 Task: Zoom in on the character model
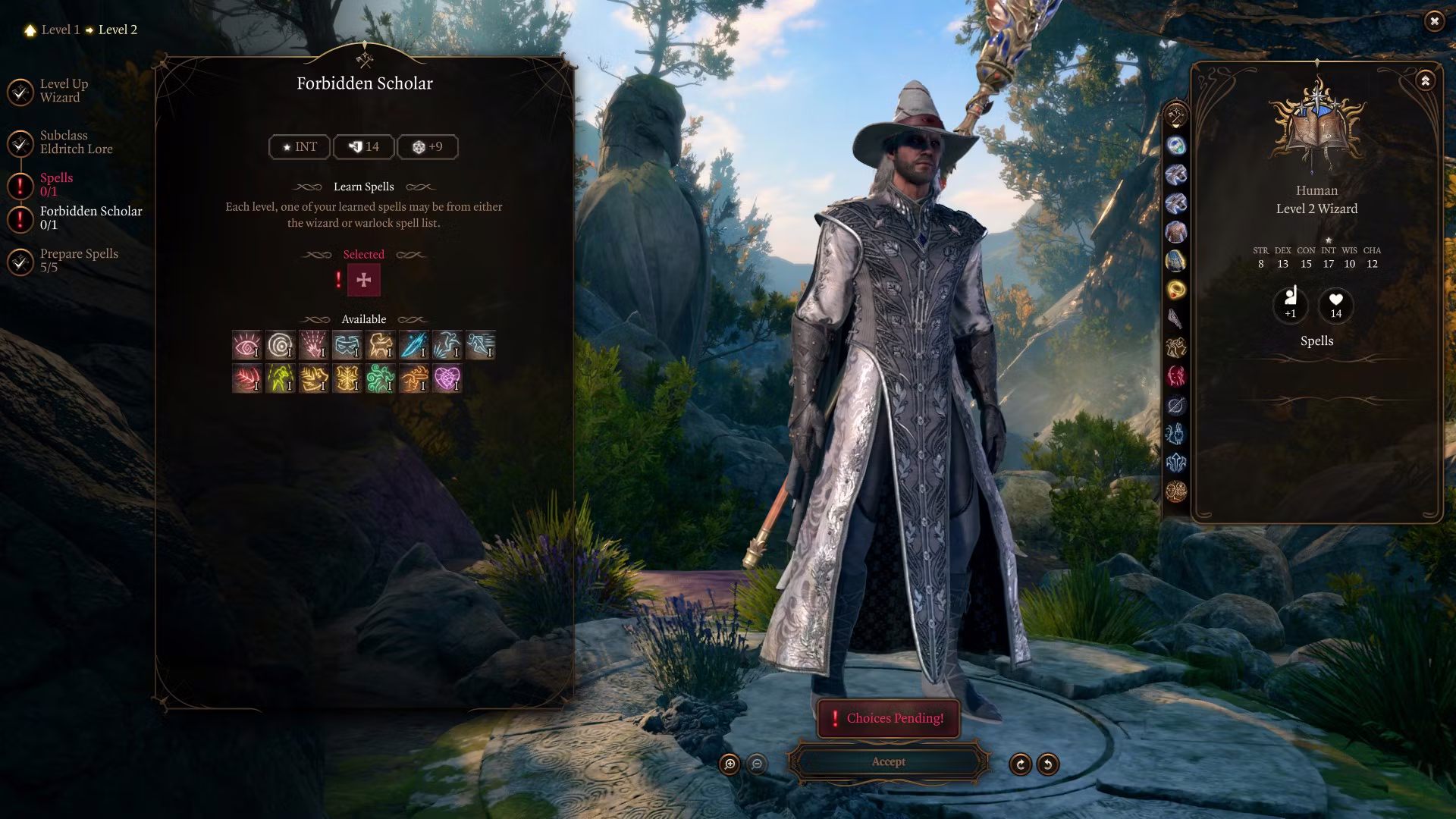click(730, 764)
